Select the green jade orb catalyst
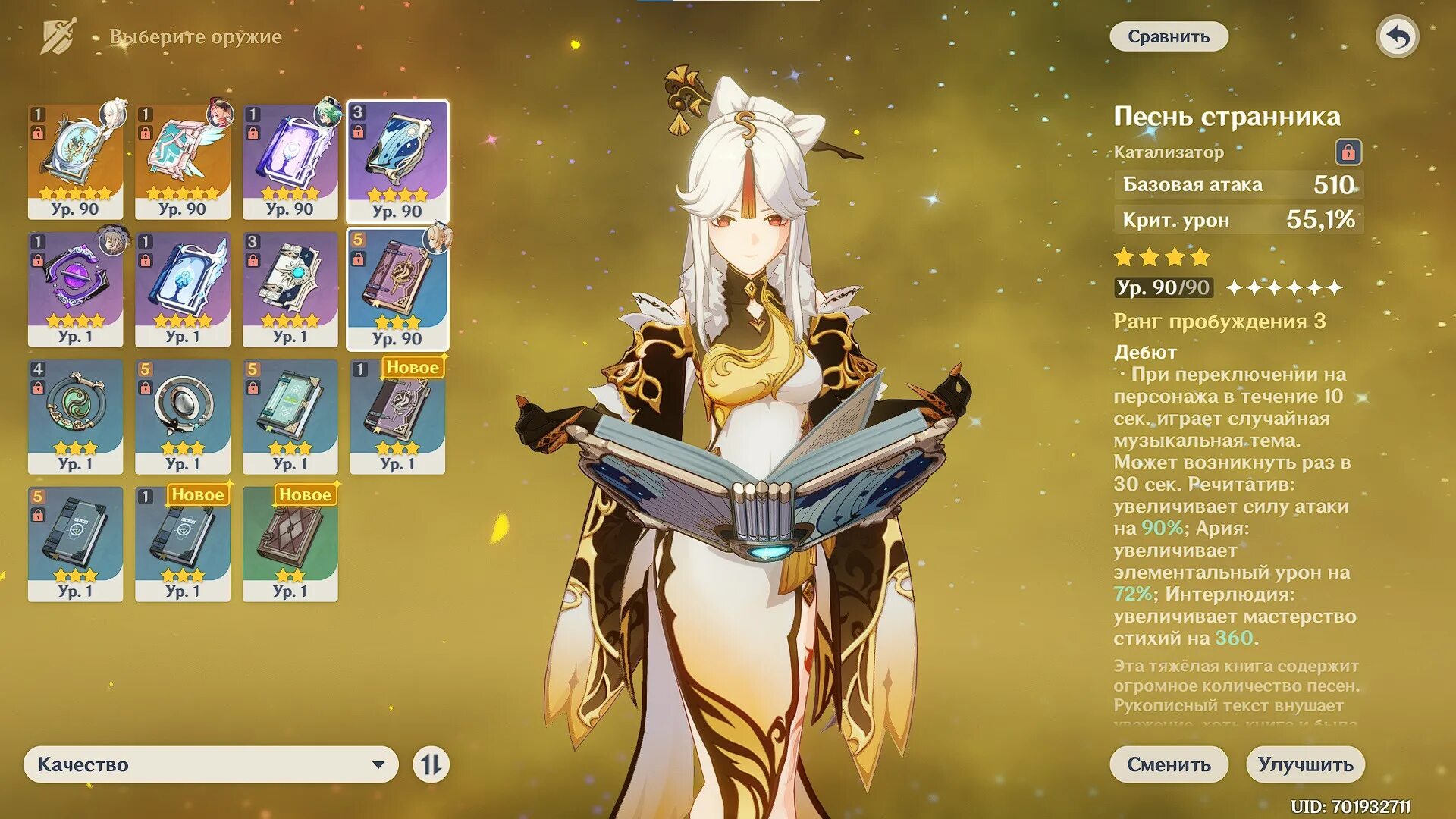This screenshot has width=1456, height=819. pos(75,416)
